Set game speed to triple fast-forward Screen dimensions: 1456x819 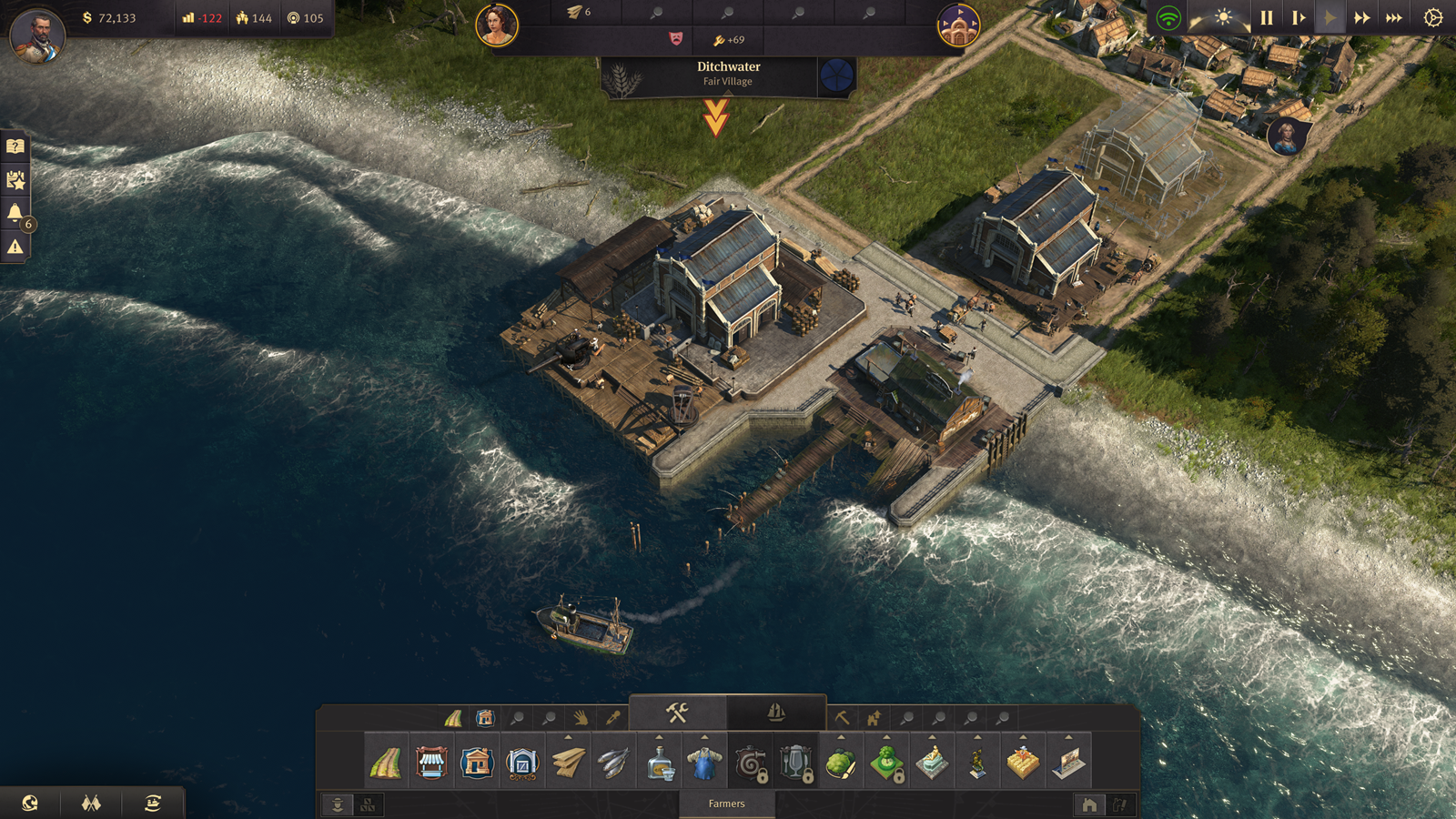(x=1393, y=18)
